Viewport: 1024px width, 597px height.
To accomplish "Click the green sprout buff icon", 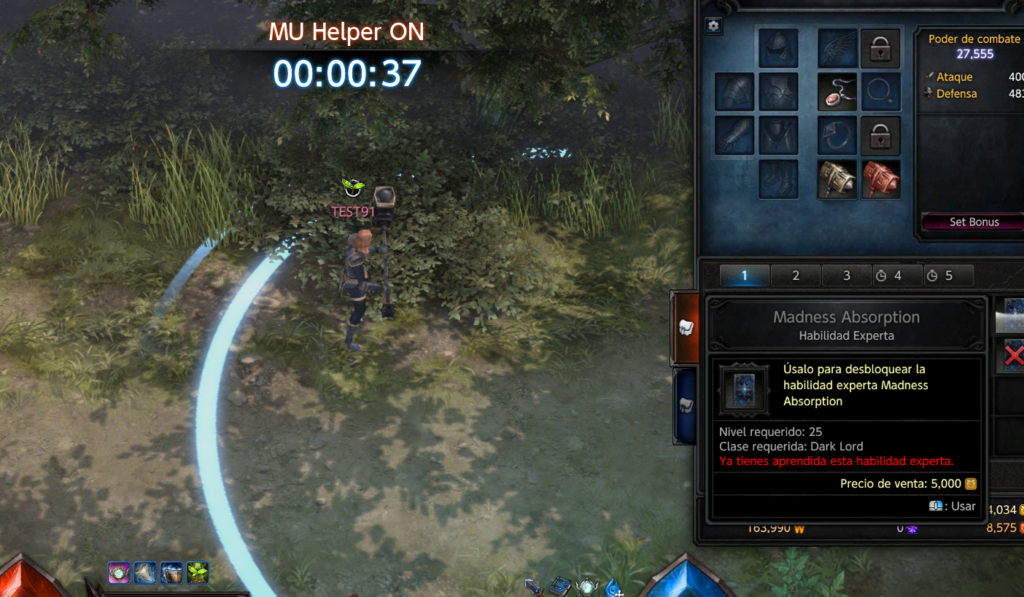I will (x=197, y=573).
